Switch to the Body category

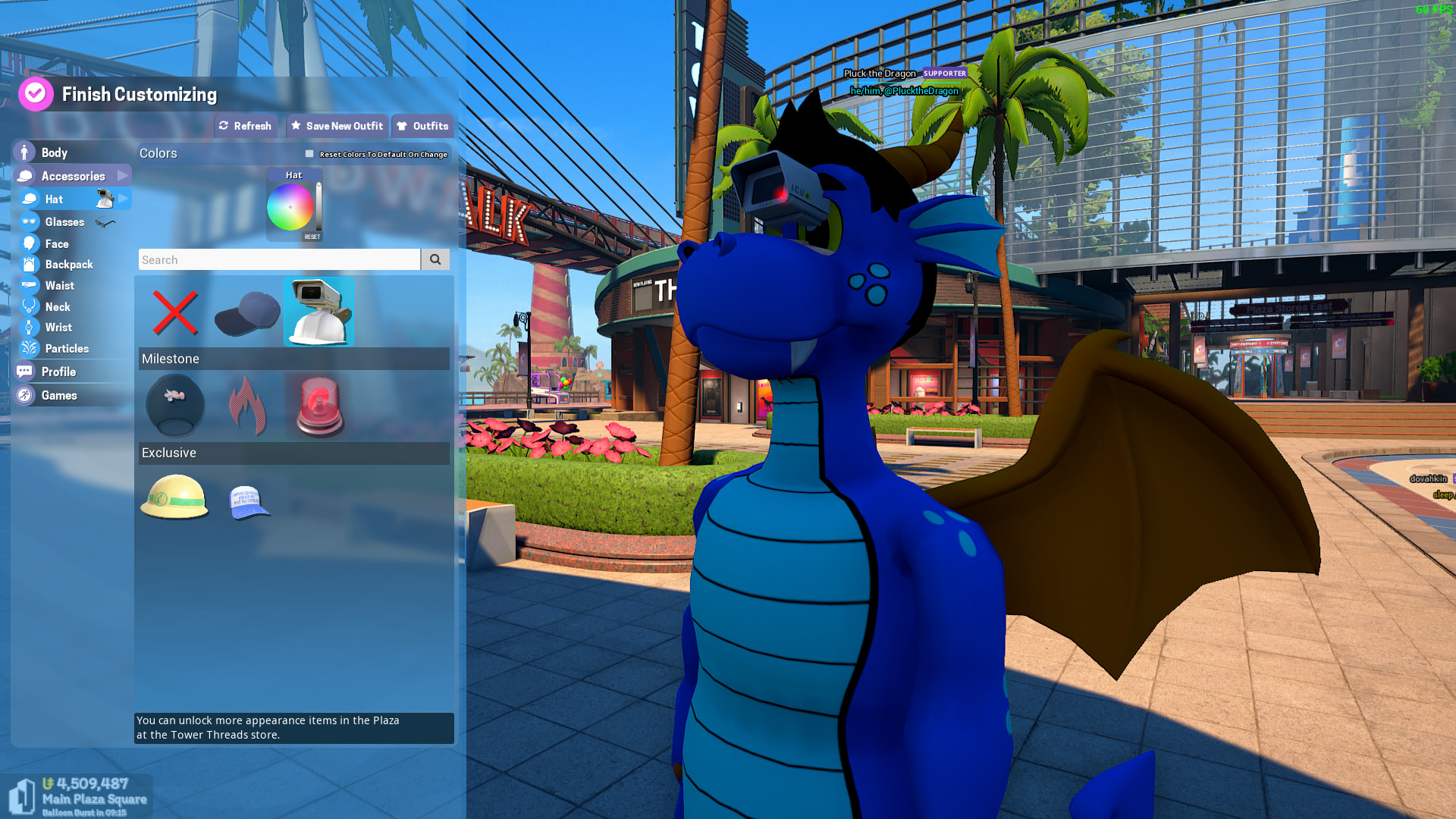pos(54,152)
